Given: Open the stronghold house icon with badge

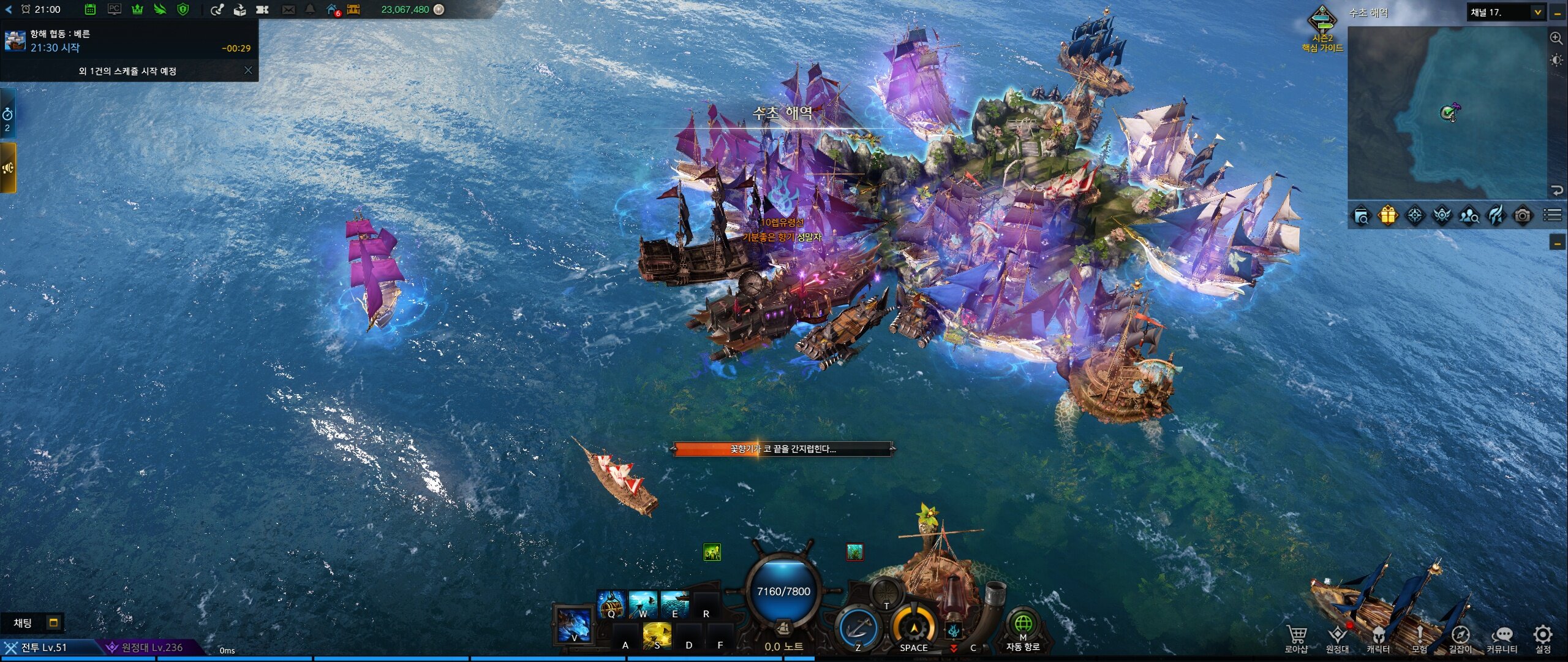Looking at the screenshot, I should [333, 9].
